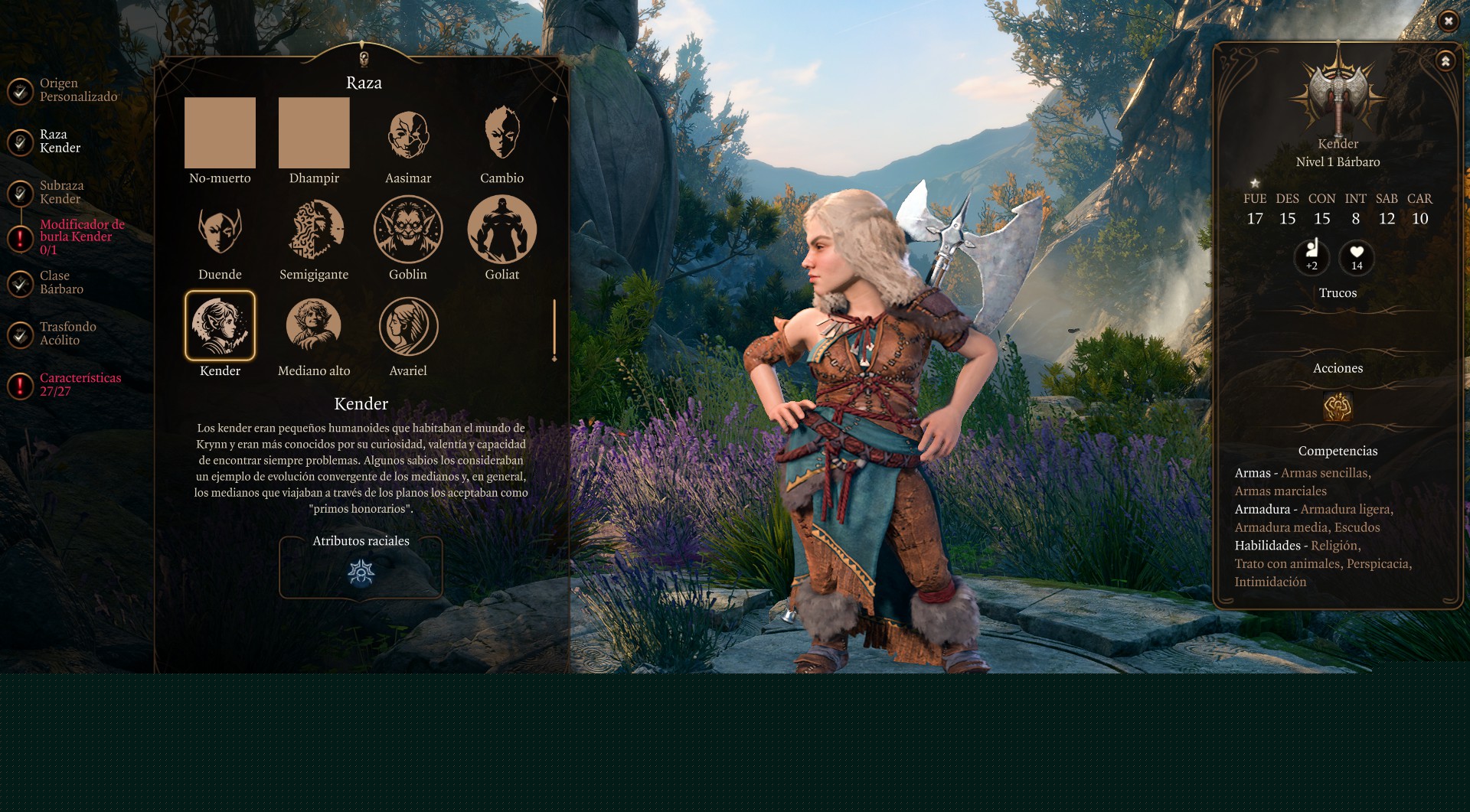Select the Aasimar race portrait

[x=408, y=135]
